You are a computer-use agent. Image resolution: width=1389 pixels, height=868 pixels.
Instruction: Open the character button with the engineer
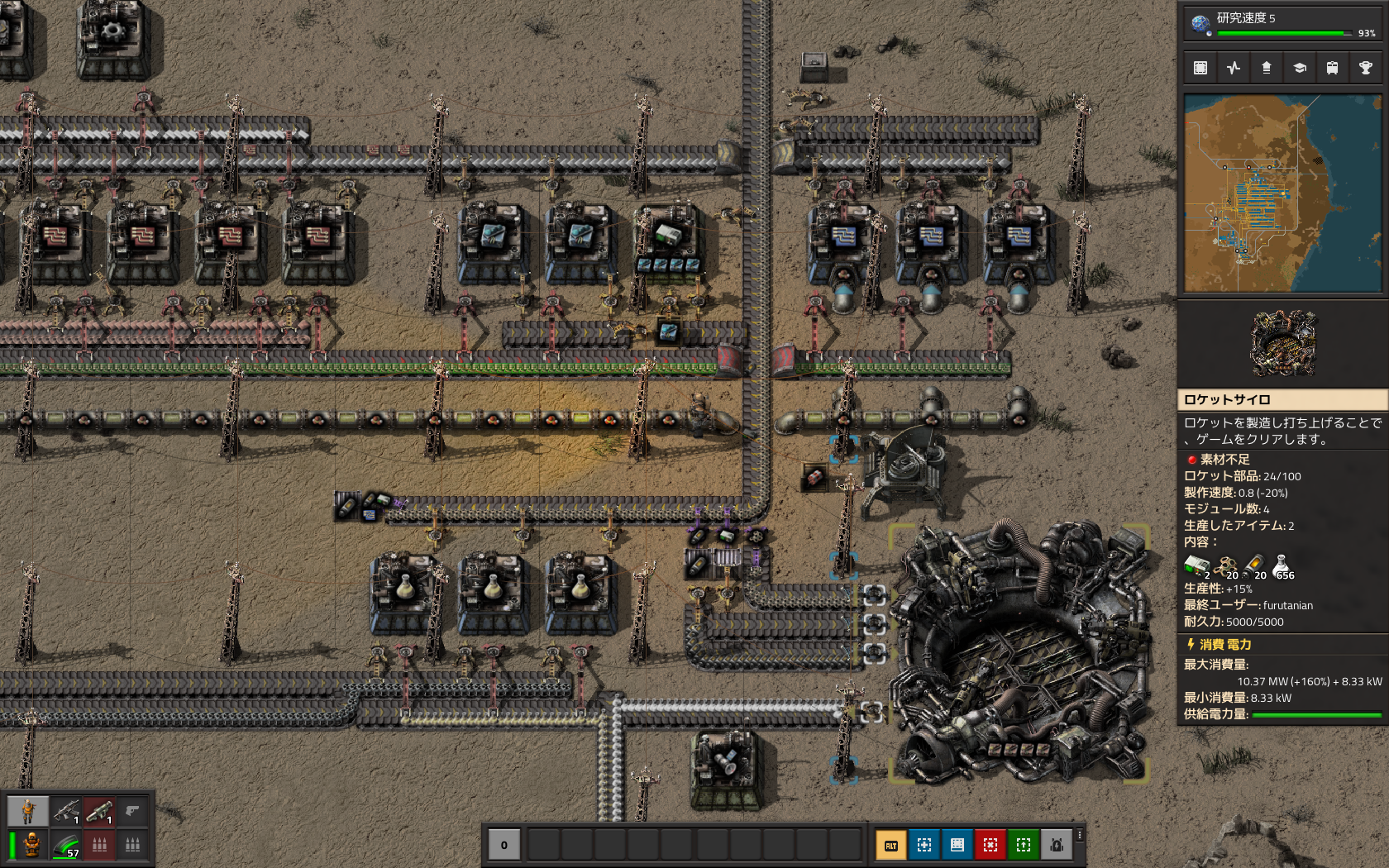click(x=28, y=811)
